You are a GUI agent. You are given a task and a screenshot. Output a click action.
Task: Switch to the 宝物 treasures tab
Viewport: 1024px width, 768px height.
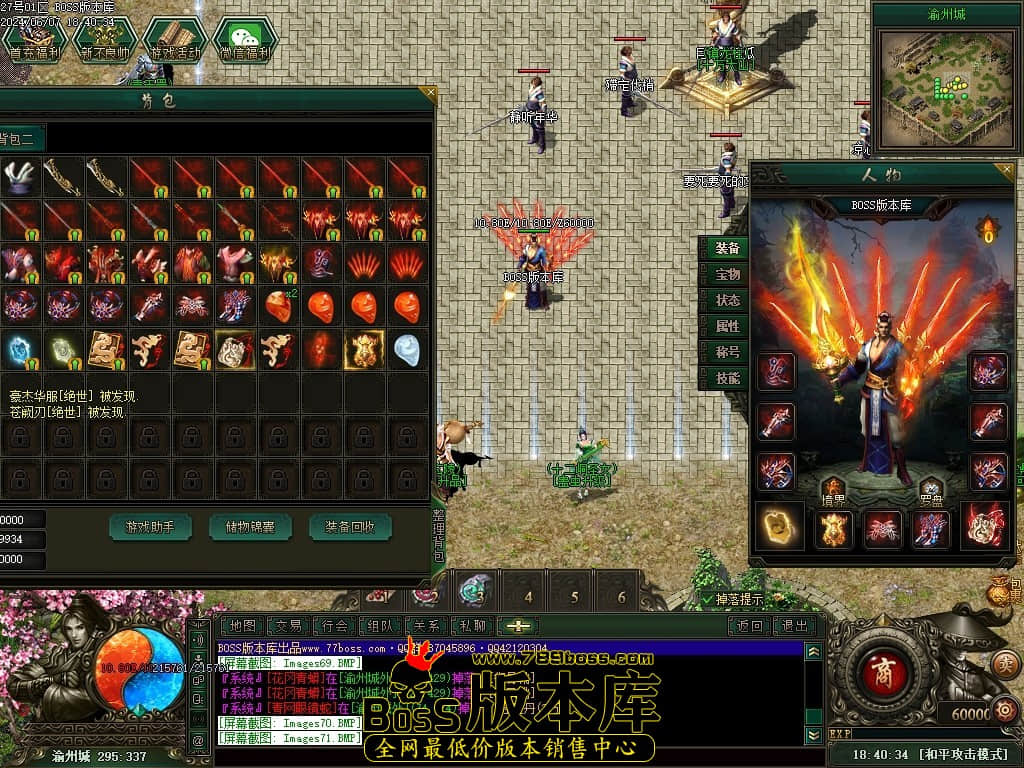[x=728, y=274]
